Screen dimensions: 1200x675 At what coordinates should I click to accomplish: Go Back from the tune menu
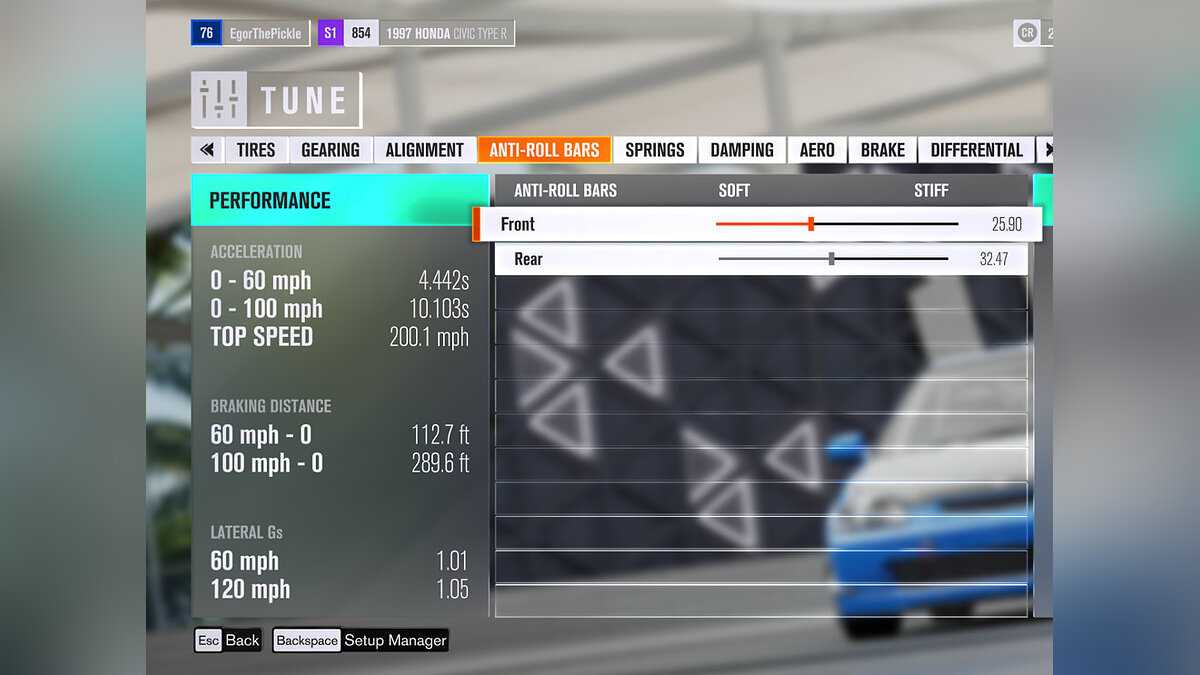coord(228,640)
